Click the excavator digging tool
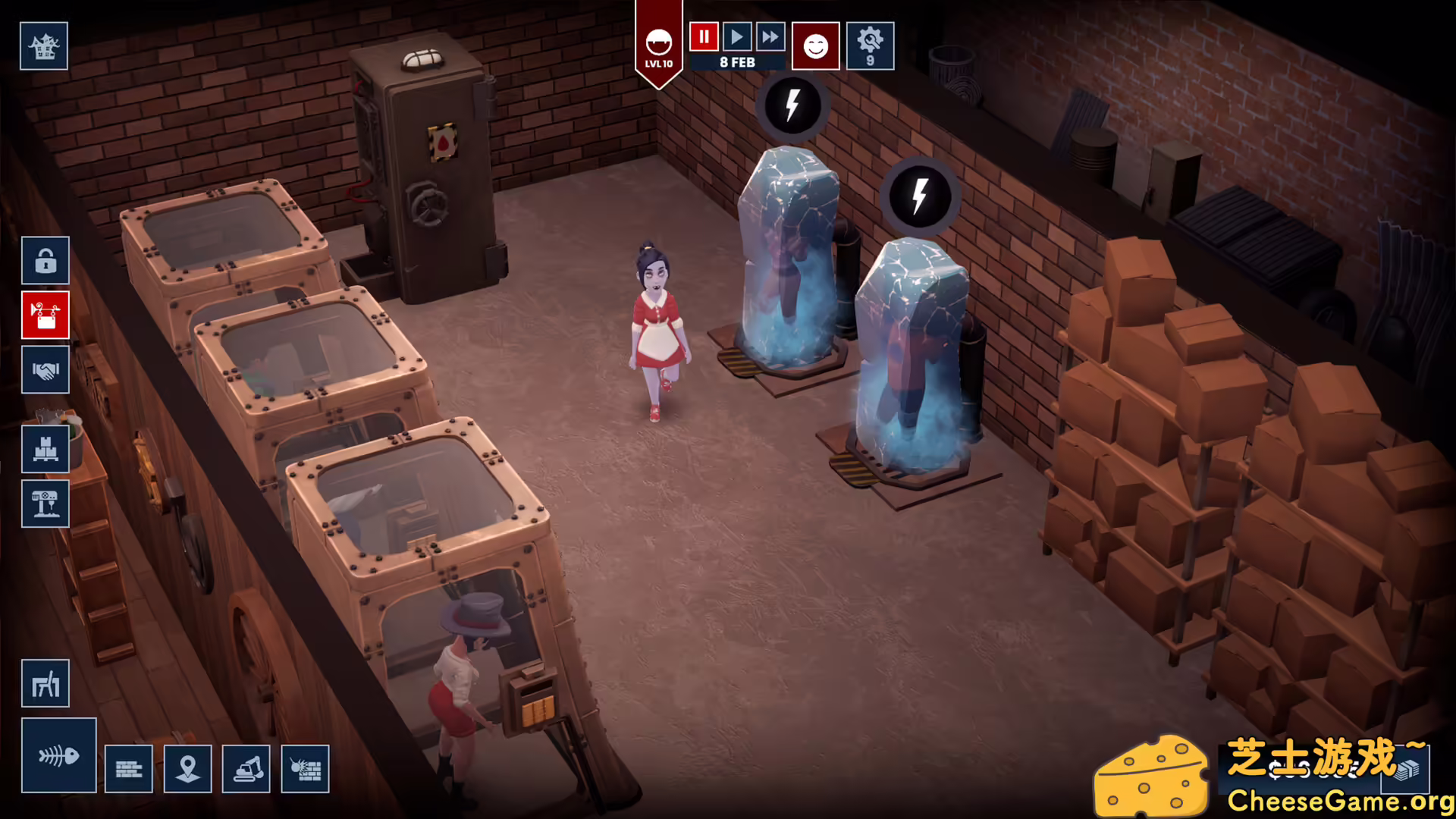The width and height of the screenshot is (1456, 819). [246, 768]
